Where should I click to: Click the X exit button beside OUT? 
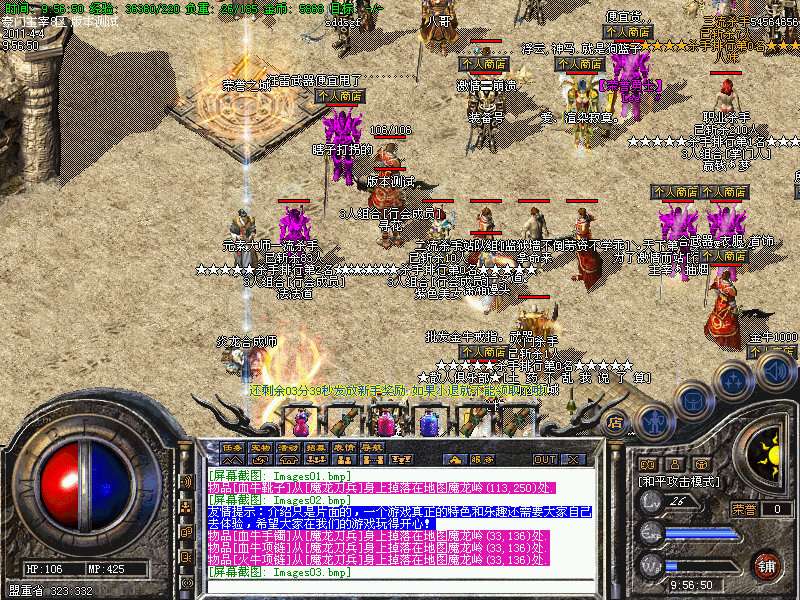pyautogui.click(x=574, y=459)
